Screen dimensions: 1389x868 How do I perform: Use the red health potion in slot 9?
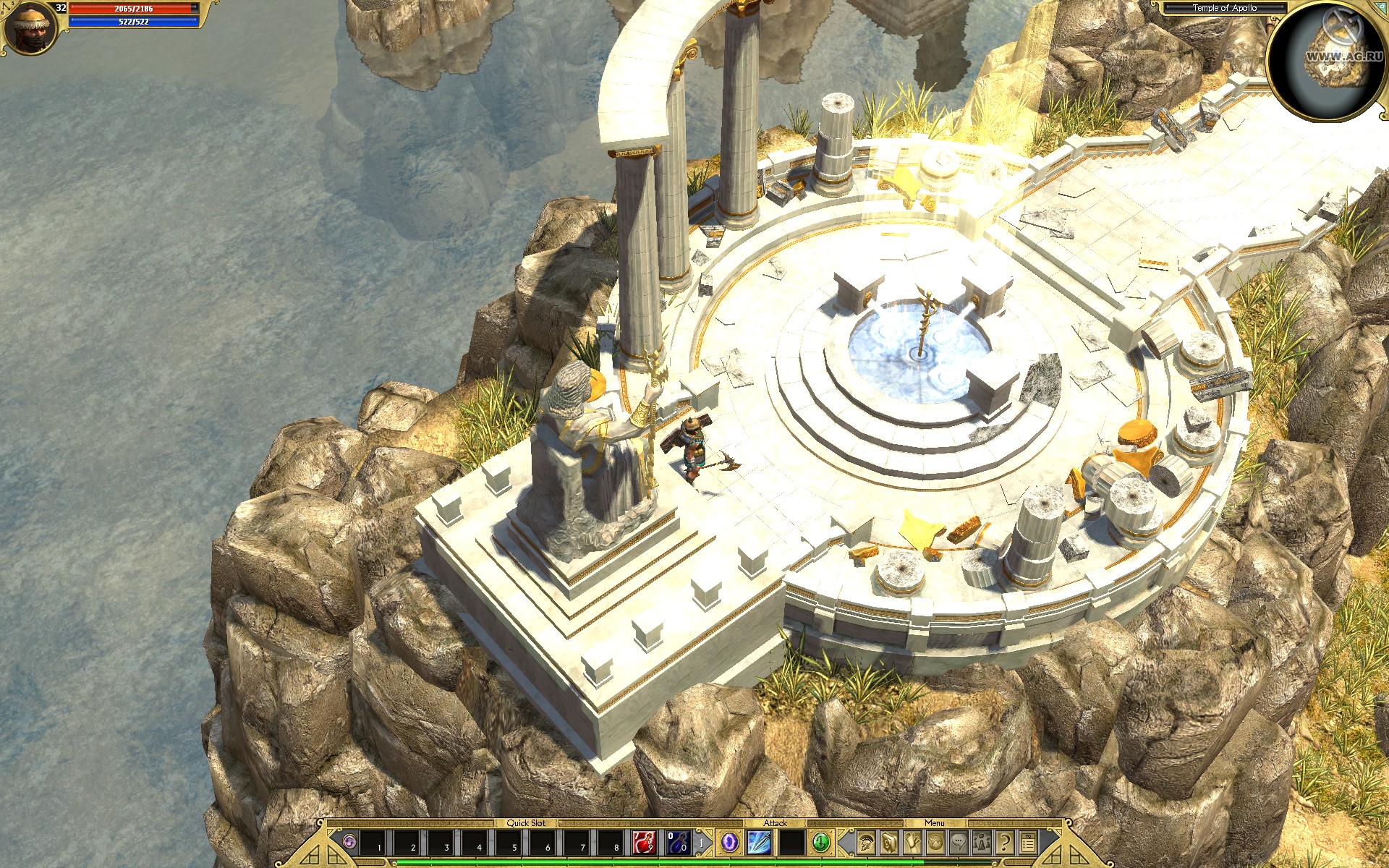(x=643, y=843)
